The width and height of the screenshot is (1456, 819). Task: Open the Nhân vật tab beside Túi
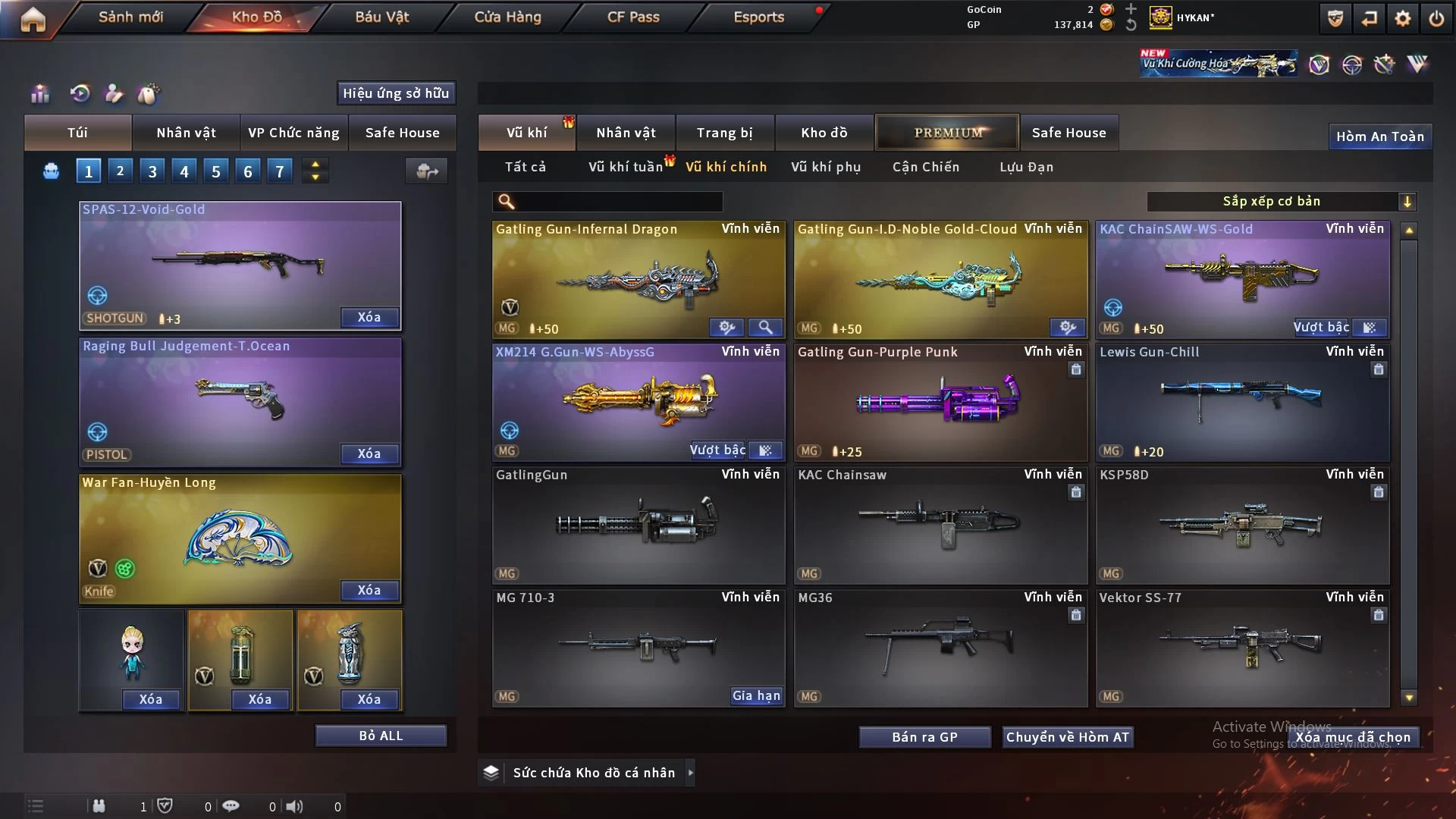point(186,133)
